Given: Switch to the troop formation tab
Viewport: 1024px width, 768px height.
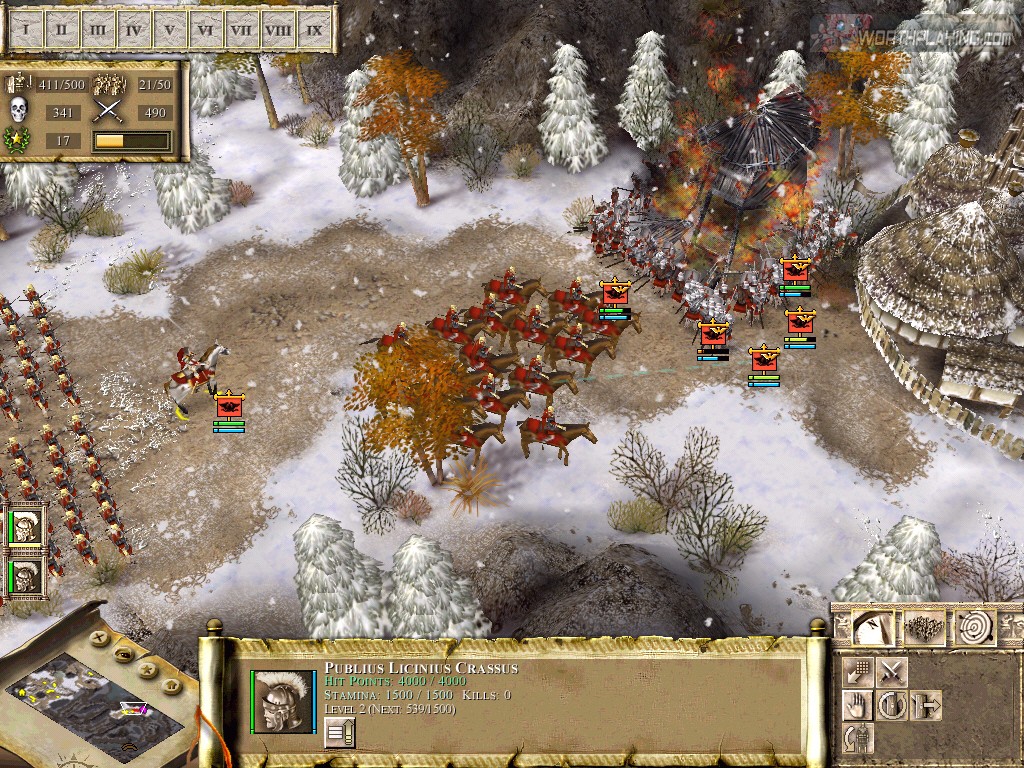Looking at the screenshot, I should pyautogui.click(x=924, y=628).
